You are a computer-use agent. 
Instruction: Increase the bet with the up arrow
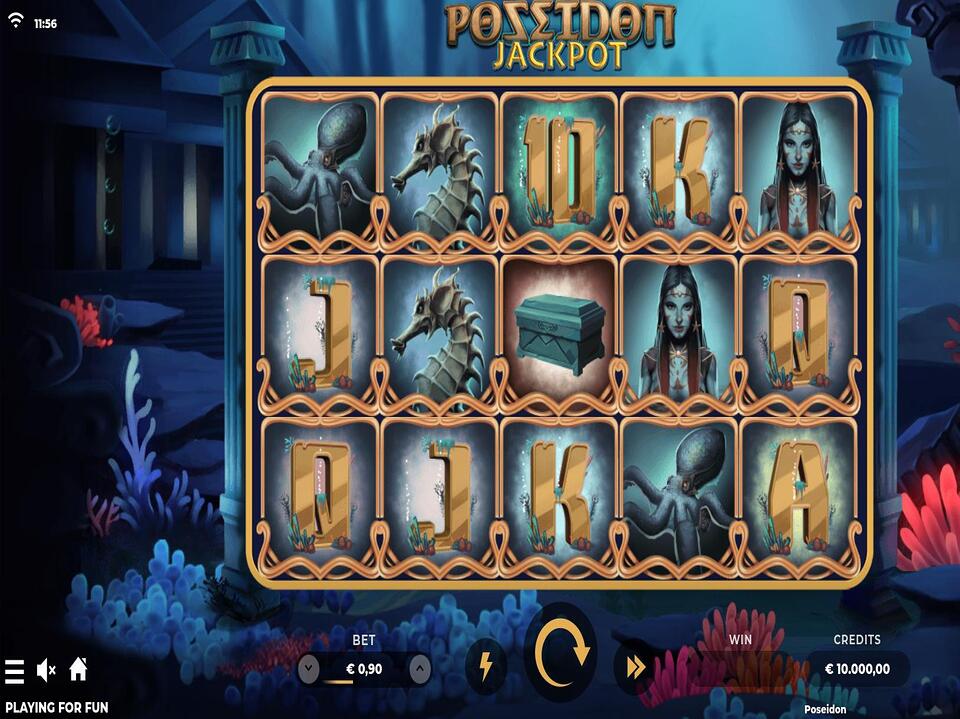(420, 668)
